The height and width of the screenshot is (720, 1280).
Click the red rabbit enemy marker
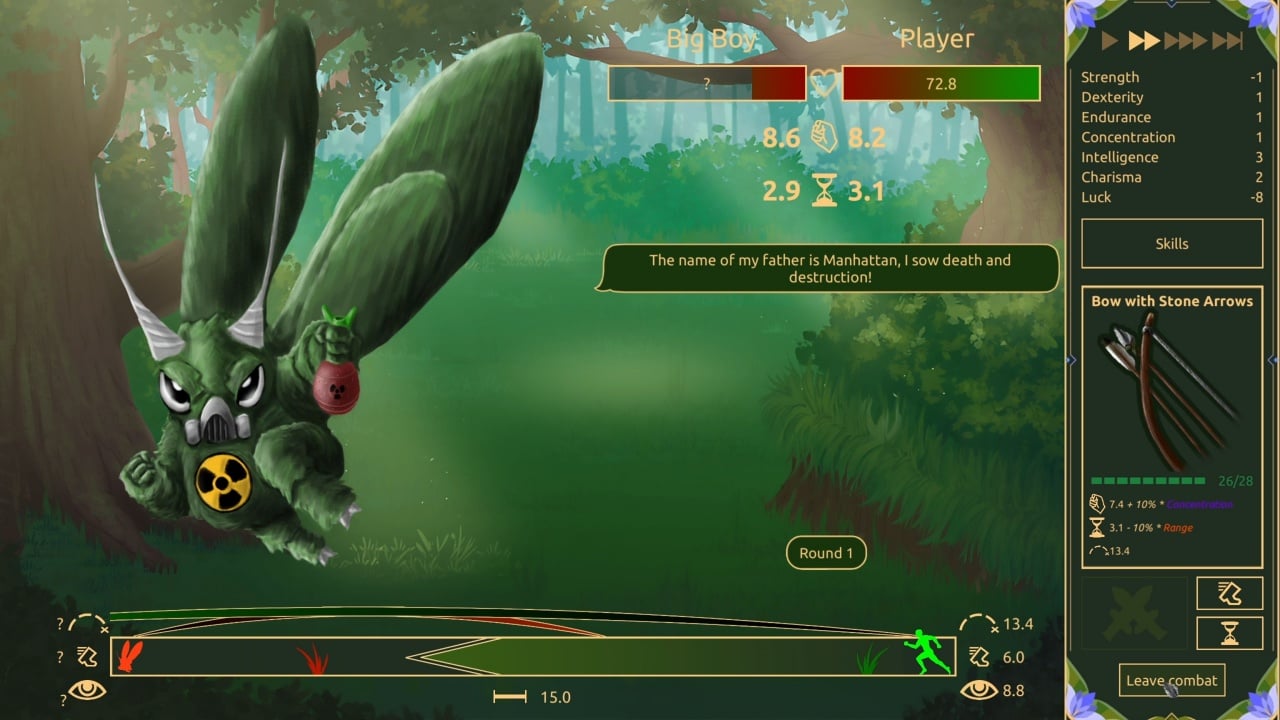click(130, 655)
